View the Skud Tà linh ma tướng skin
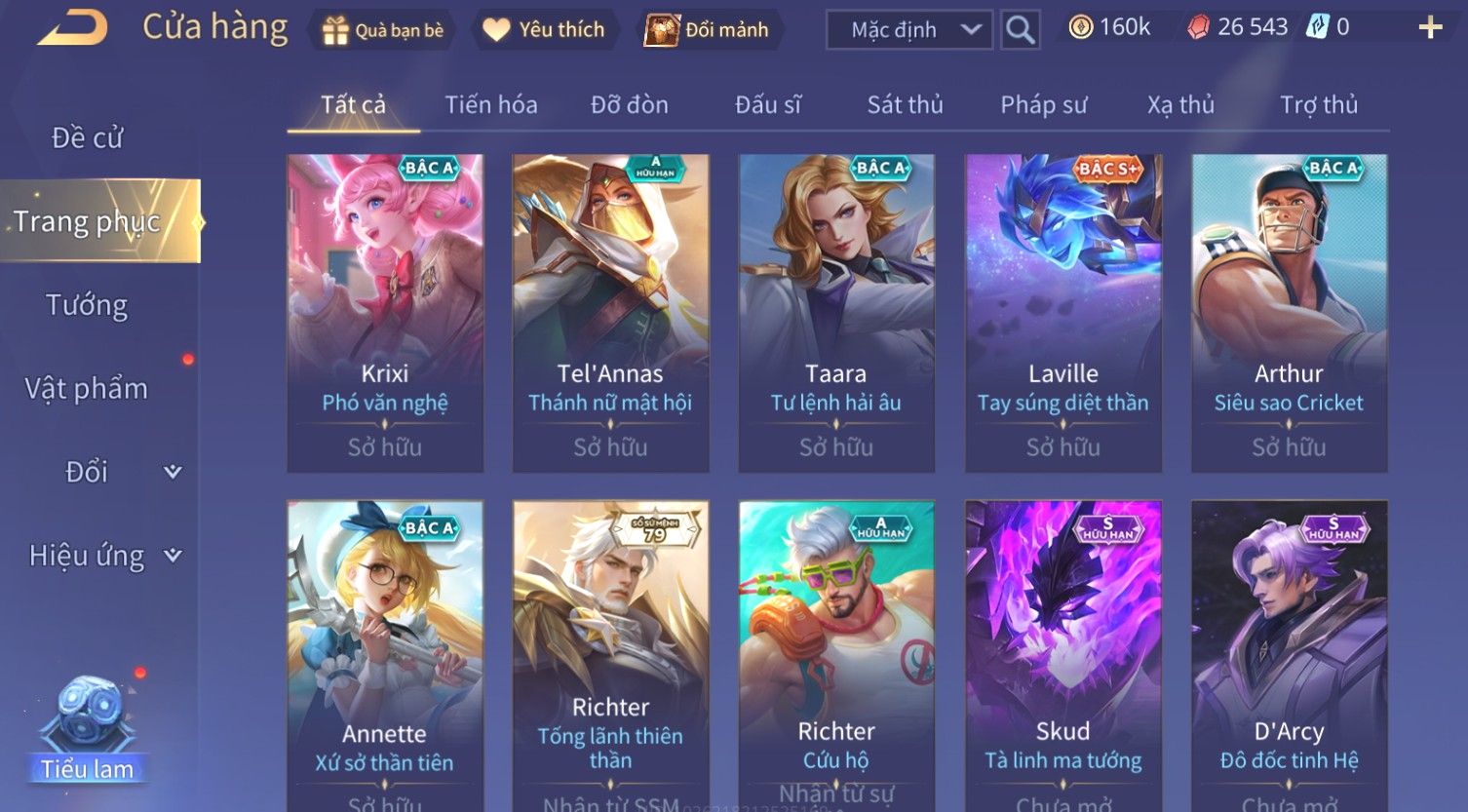This screenshot has width=1468, height=812. click(1062, 655)
